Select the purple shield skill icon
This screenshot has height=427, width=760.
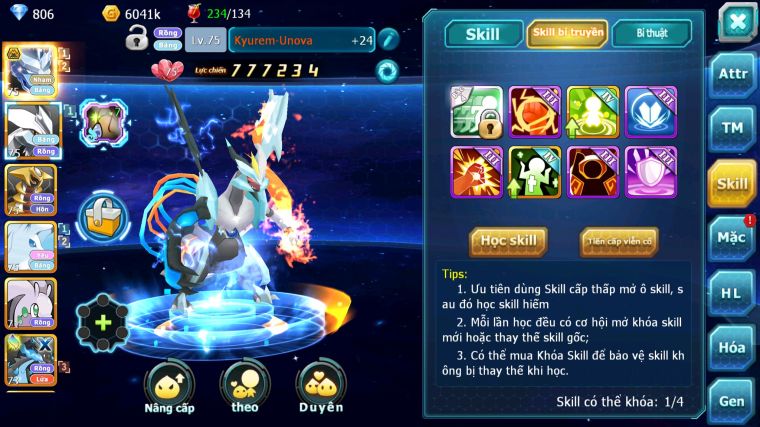pyautogui.click(x=651, y=171)
